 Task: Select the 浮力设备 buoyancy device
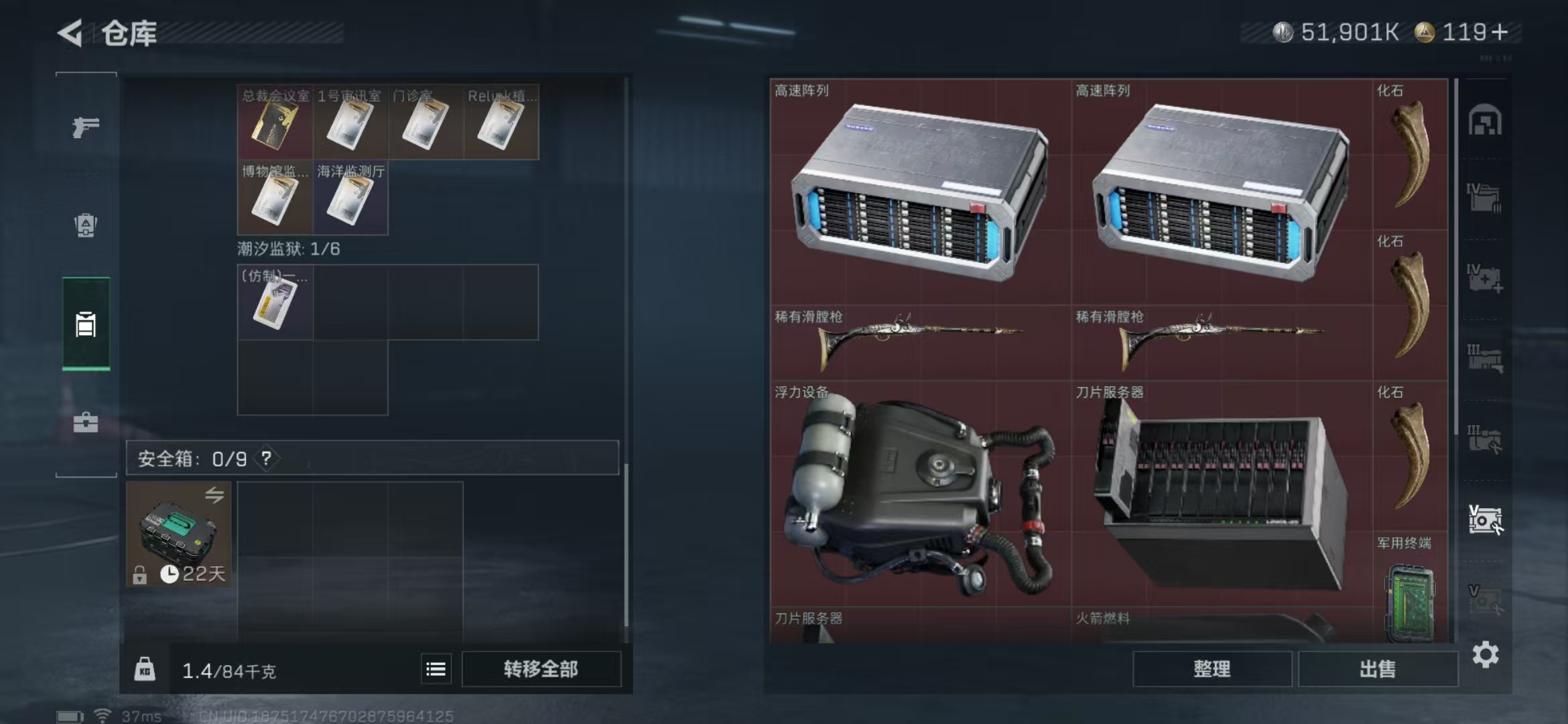coord(920,495)
